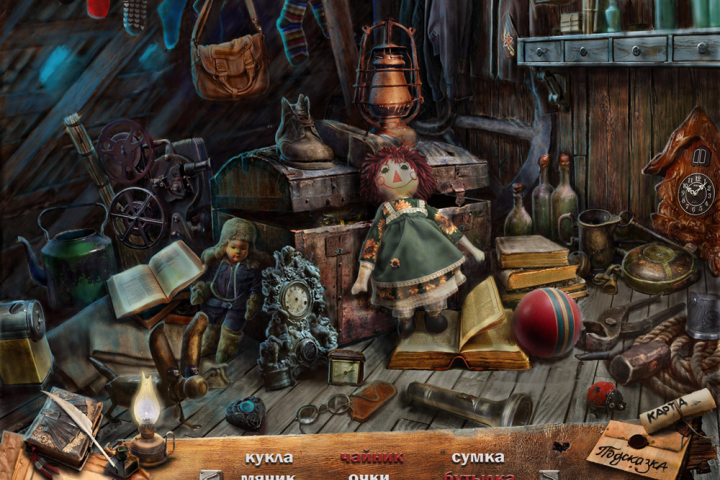Click the right arrow beside the item list
The height and width of the screenshot is (480, 720).
549,474
